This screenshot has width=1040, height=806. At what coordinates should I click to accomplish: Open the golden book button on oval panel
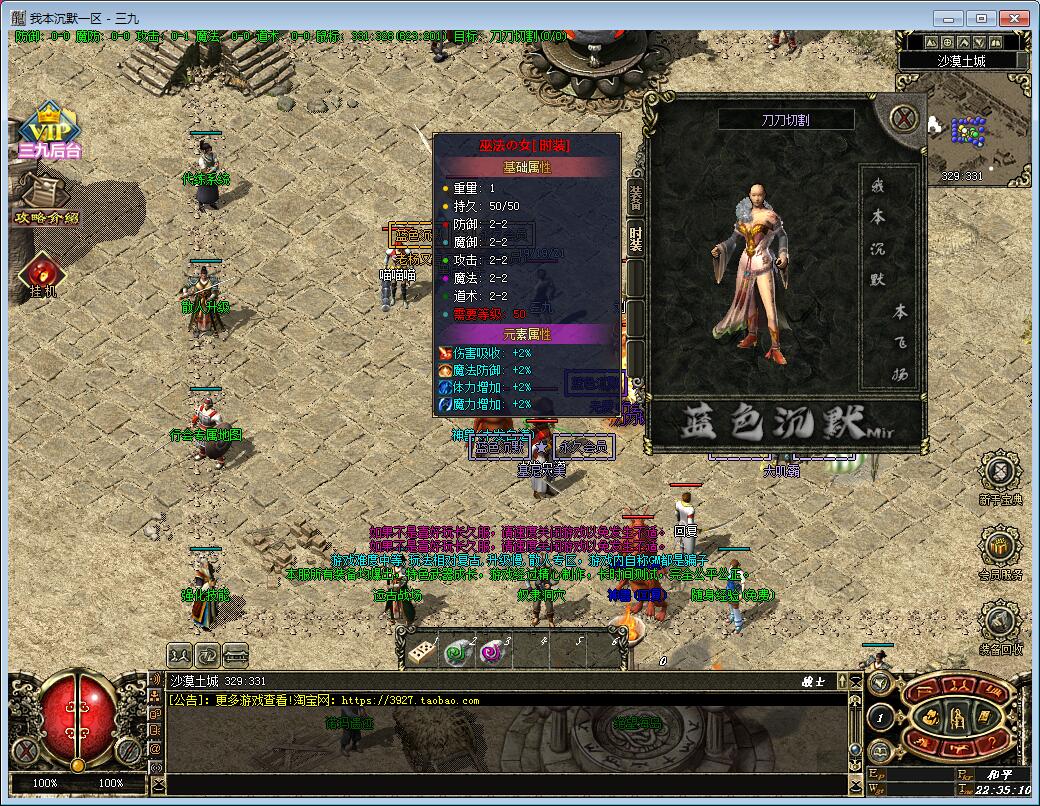tap(983, 717)
